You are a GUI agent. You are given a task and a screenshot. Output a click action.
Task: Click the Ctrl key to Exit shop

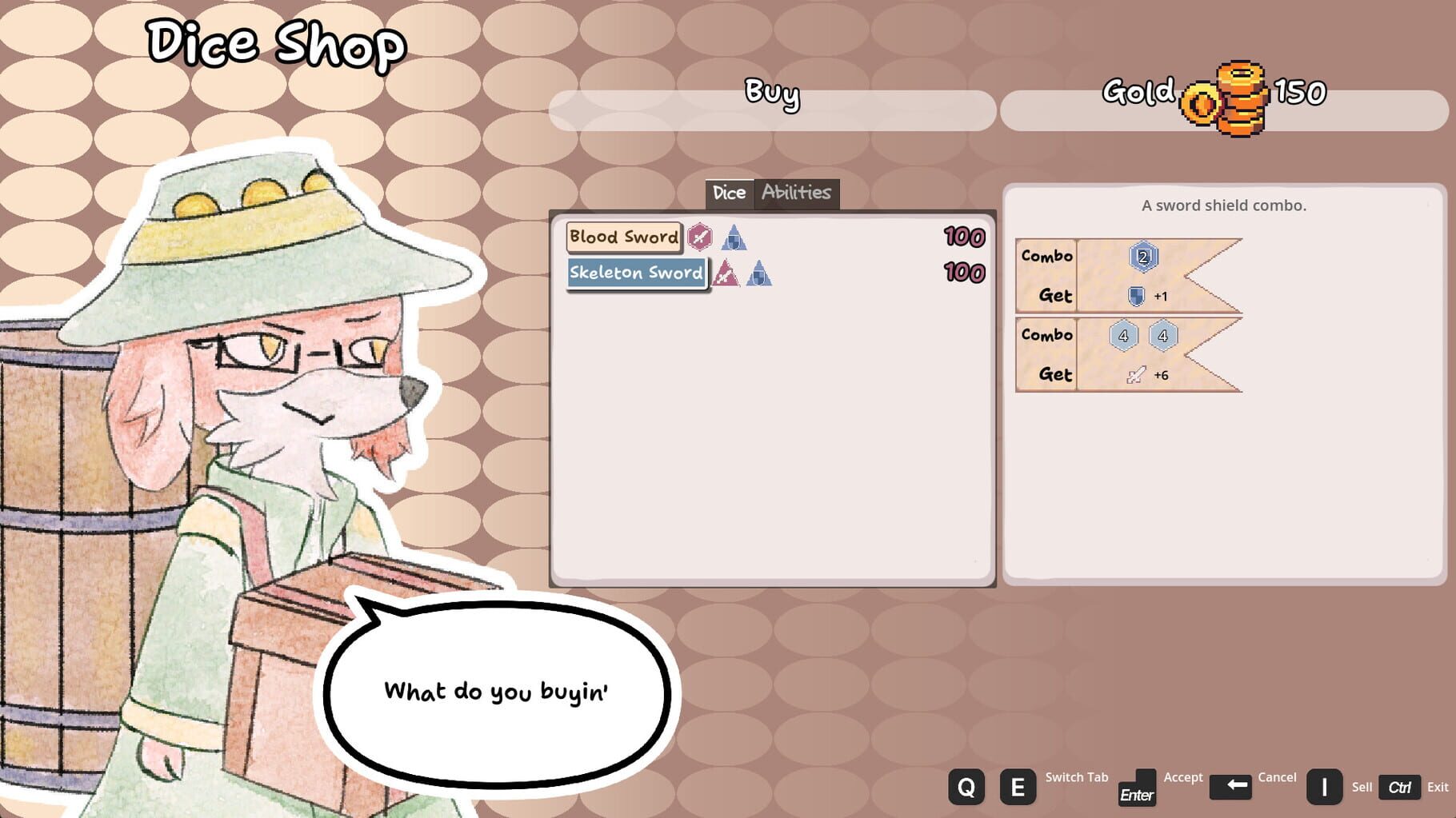coord(1400,787)
